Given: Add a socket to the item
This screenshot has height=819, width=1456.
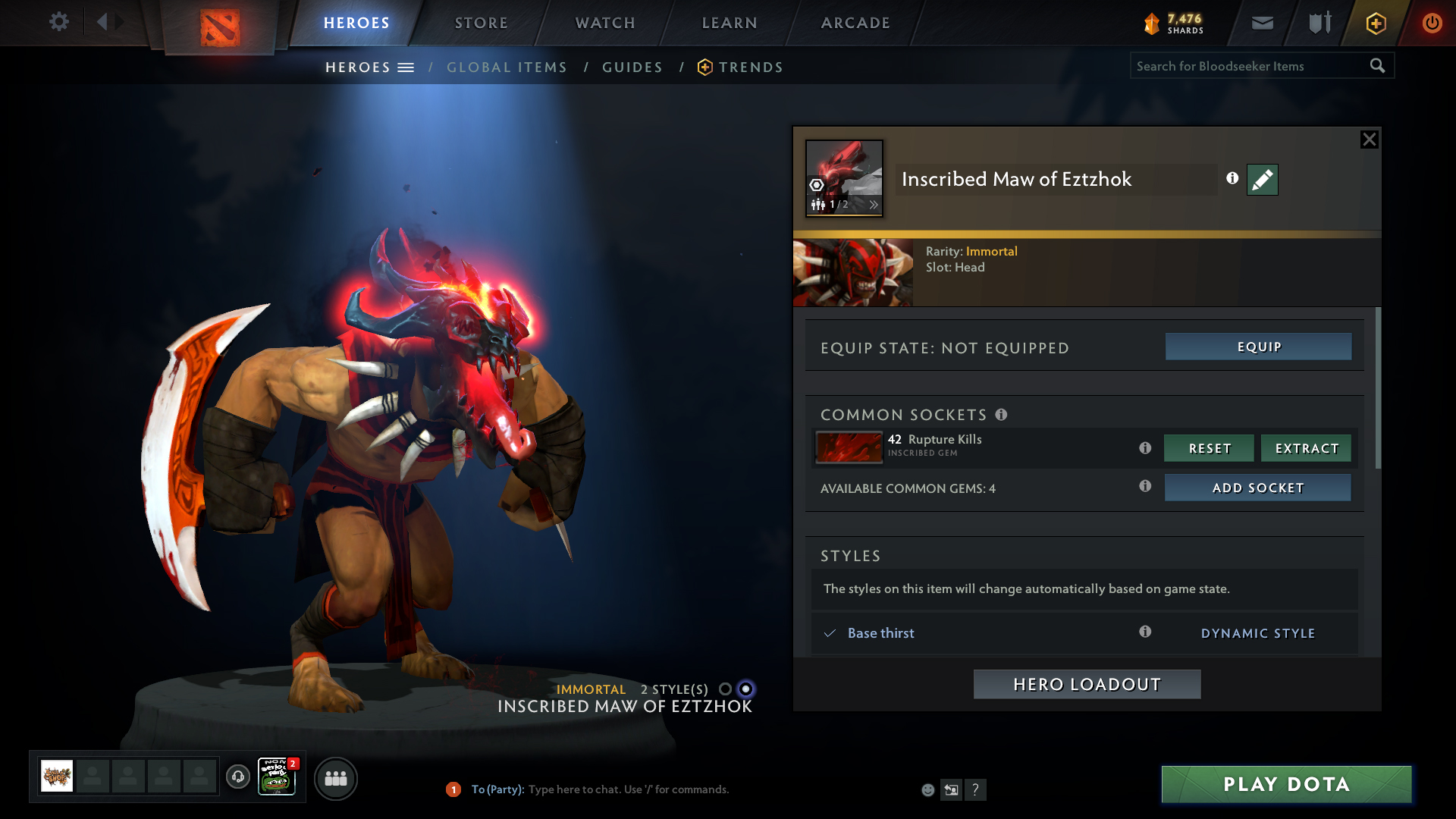Looking at the screenshot, I should coord(1257,488).
